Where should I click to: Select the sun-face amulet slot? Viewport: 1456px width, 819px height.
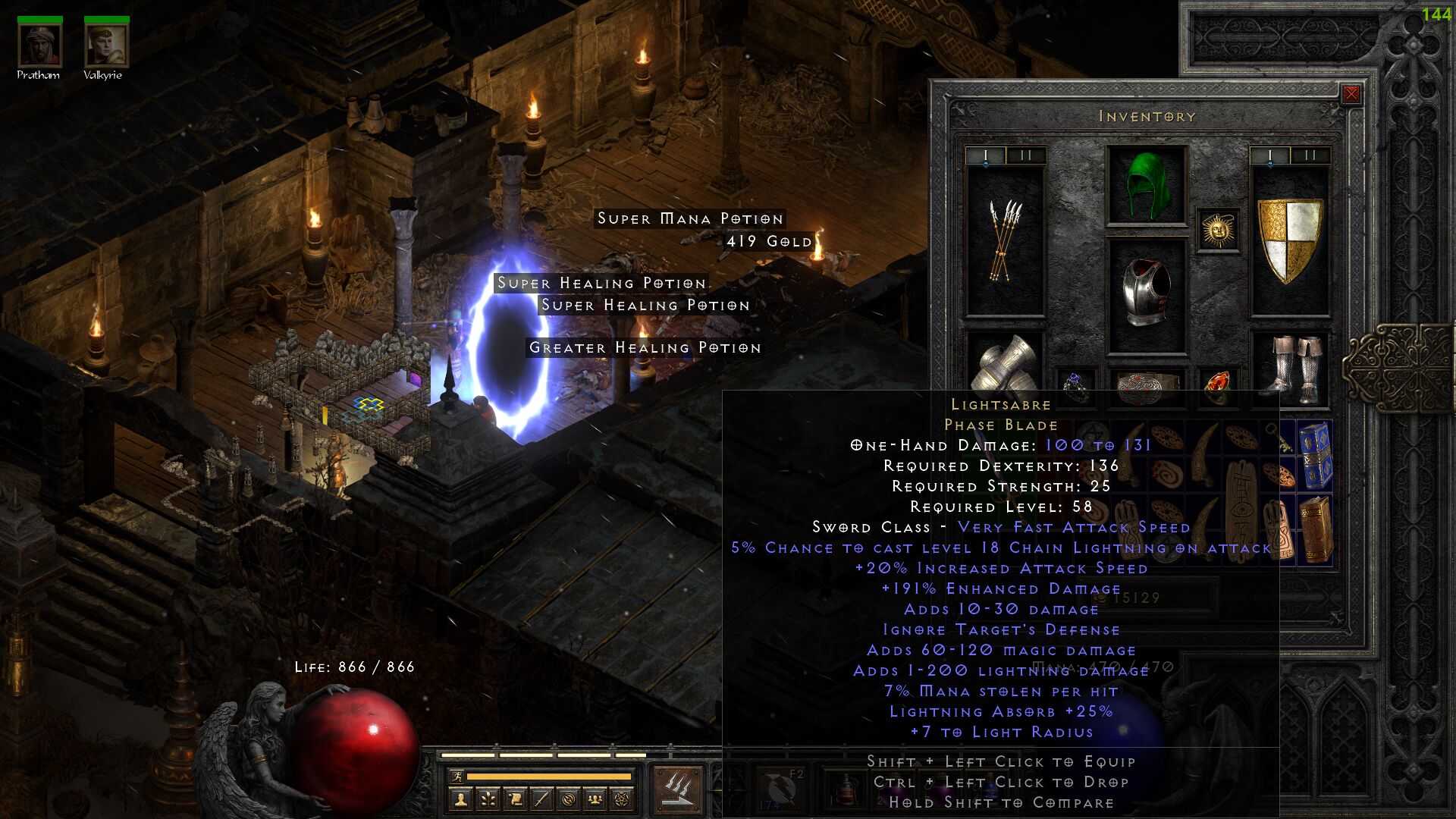(x=1218, y=230)
